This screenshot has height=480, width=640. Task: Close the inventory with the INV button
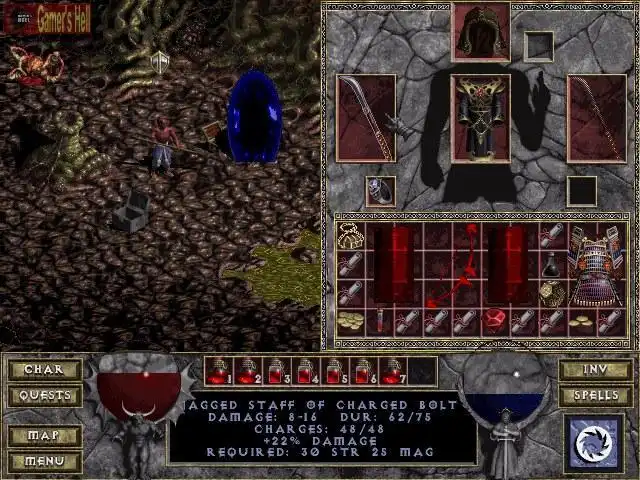point(594,369)
